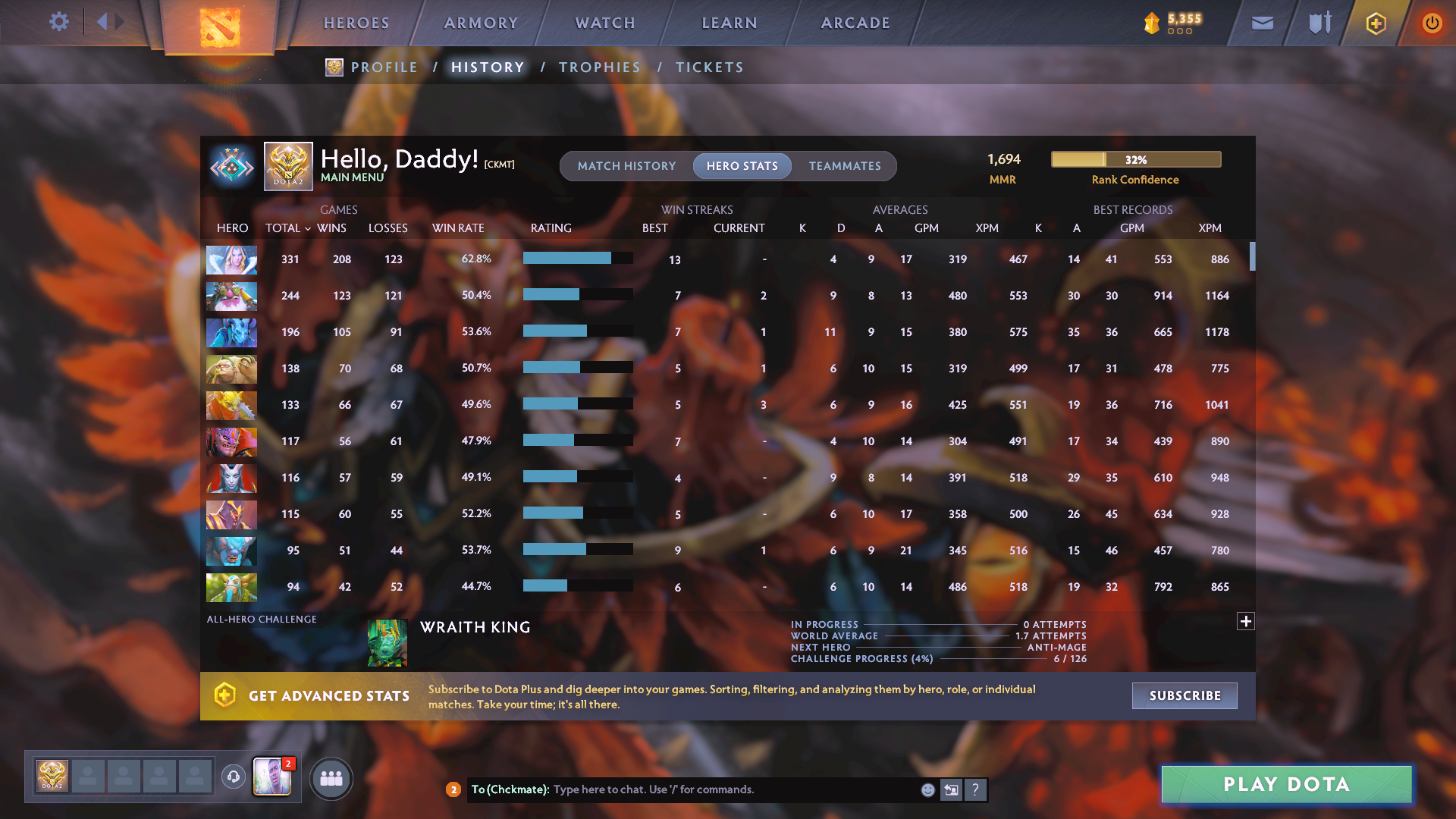
Task: Open the friends list people icon
Action: click(x=330, y=778)
